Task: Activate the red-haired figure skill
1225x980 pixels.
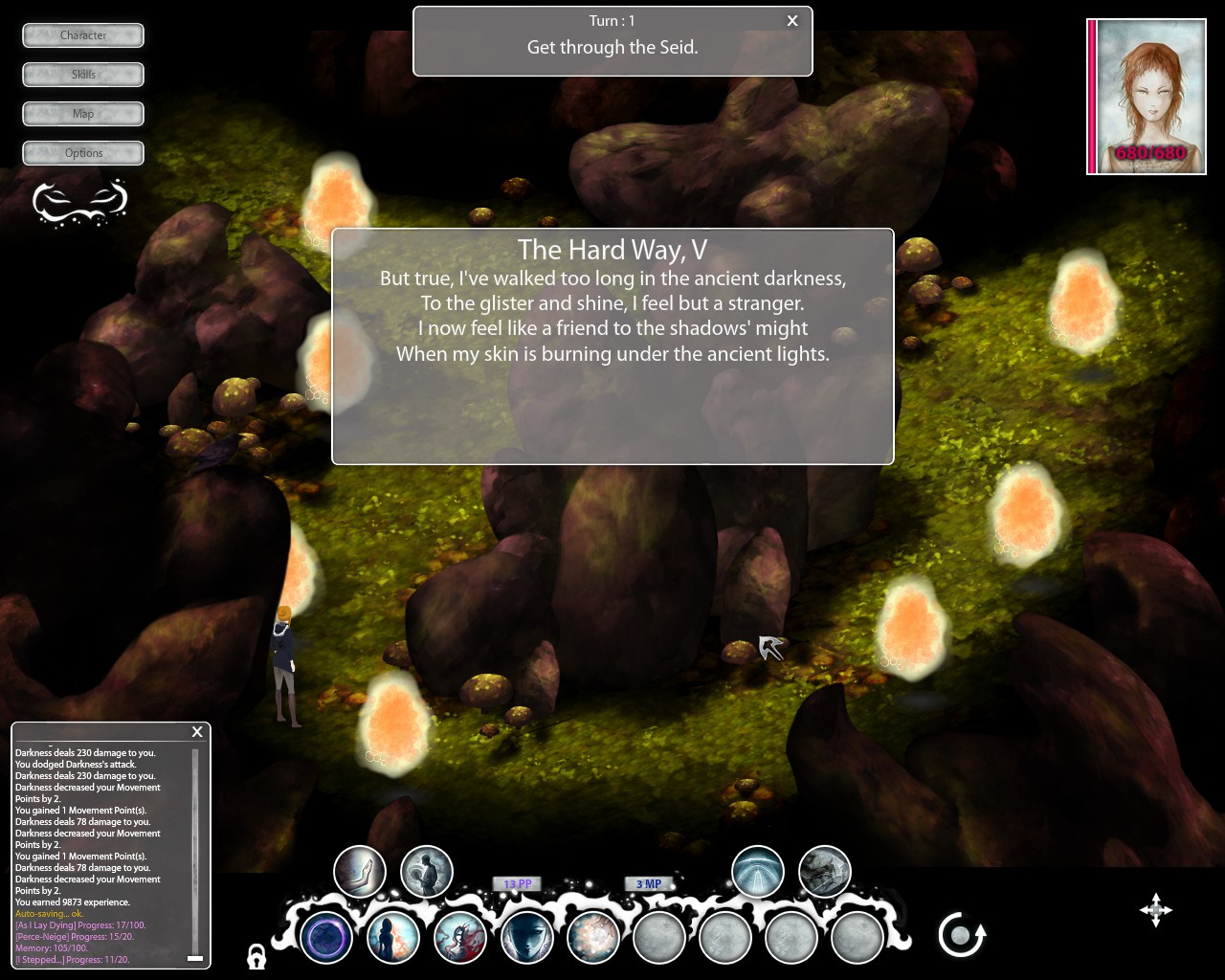Action: [x=460, y=937]
